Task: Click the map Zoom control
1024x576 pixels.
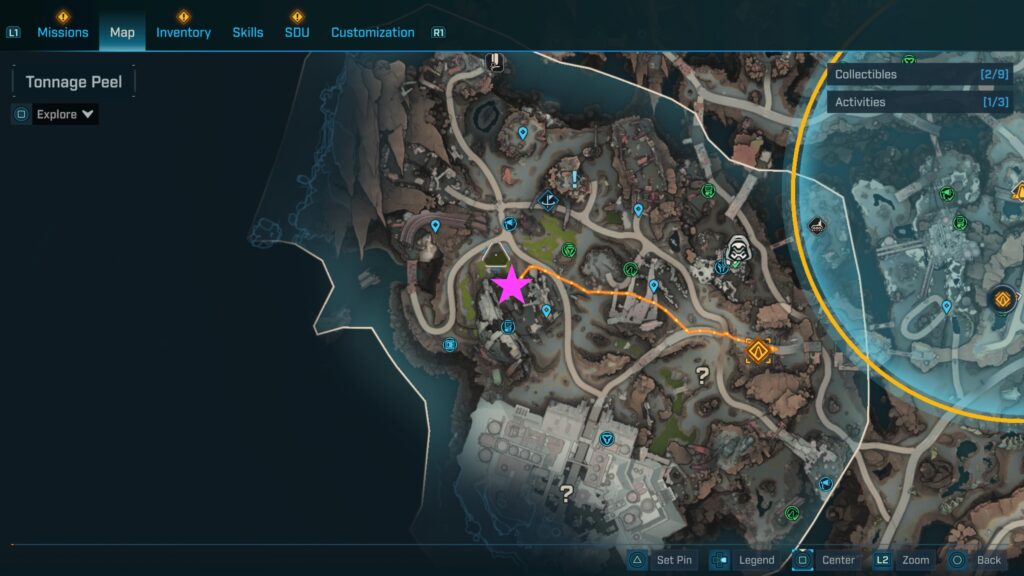Action: pos(902,560)
